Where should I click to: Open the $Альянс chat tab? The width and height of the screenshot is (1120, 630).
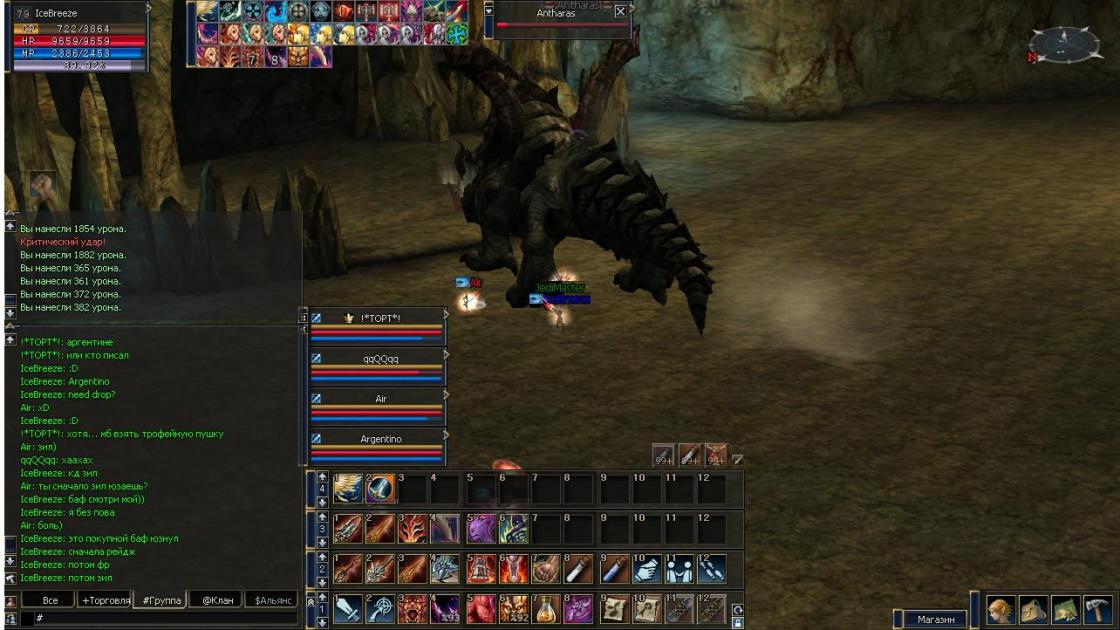pyautogui.click(x=273, y=600)
